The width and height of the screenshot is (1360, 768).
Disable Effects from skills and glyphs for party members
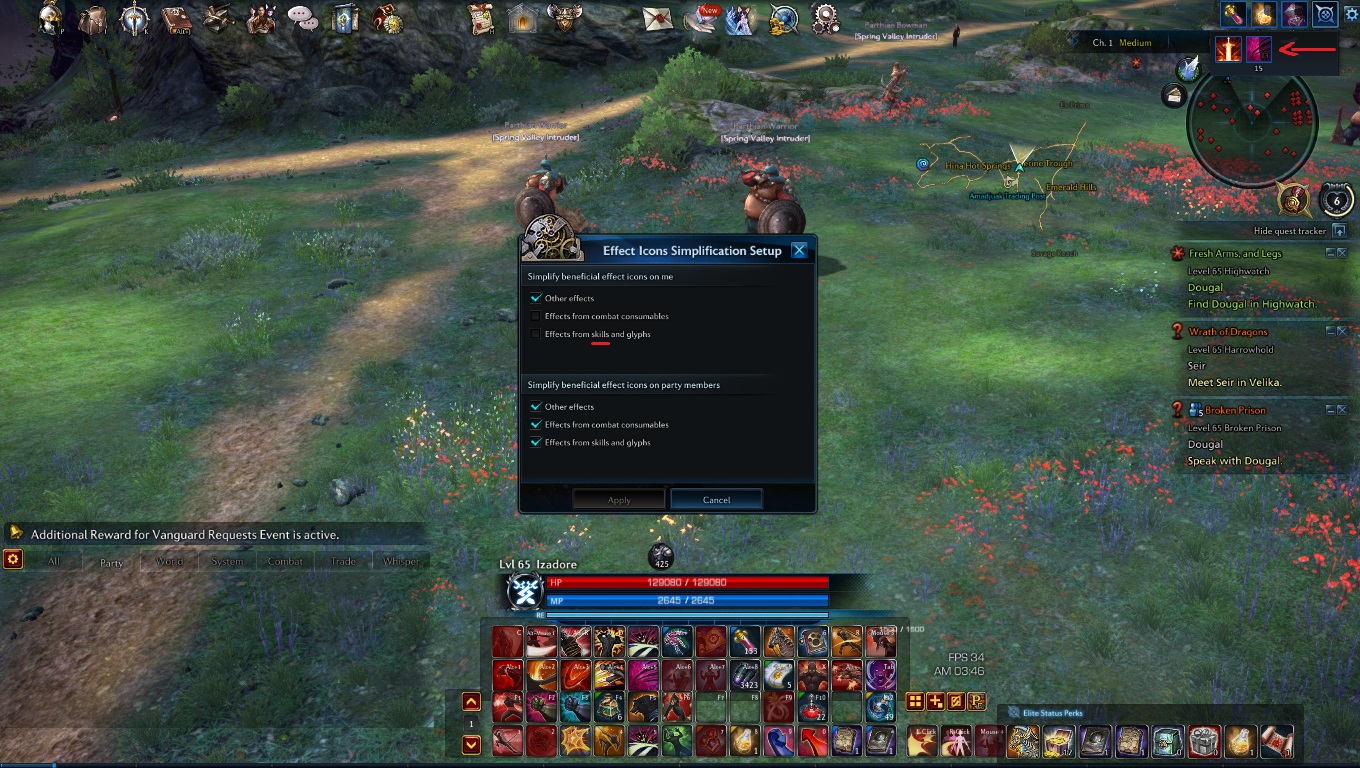coord(536,442)
